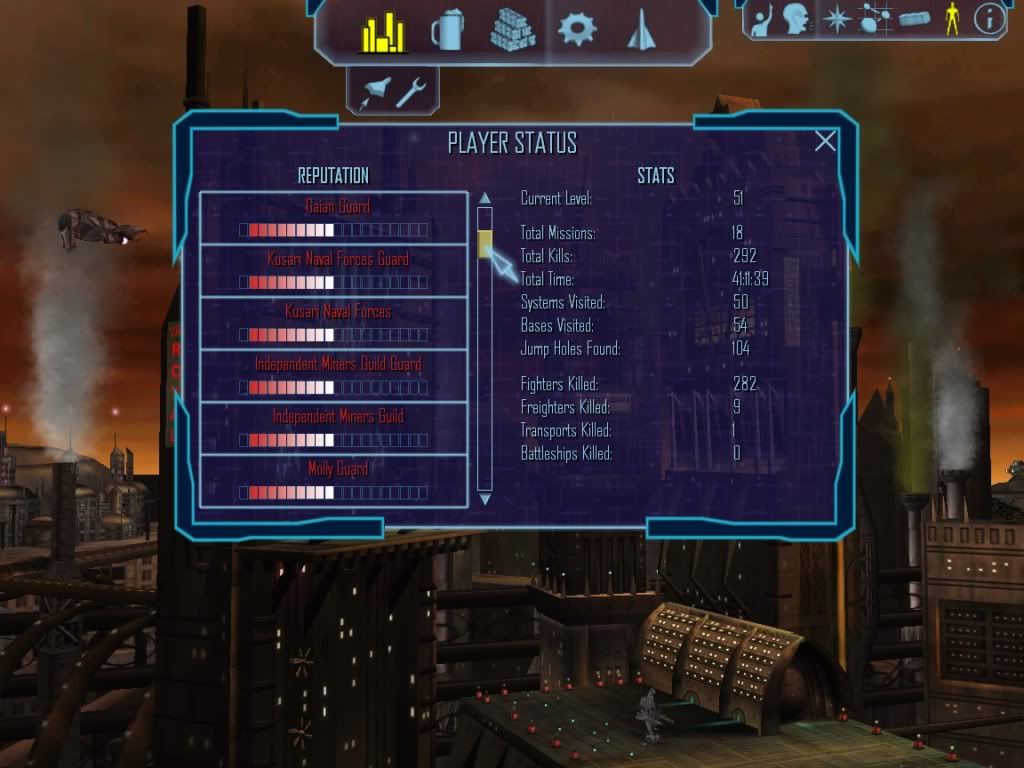This screenshot has height=768, width=1024.
Task: Open the bar via beer mug icon
Action: coord(447,32)
